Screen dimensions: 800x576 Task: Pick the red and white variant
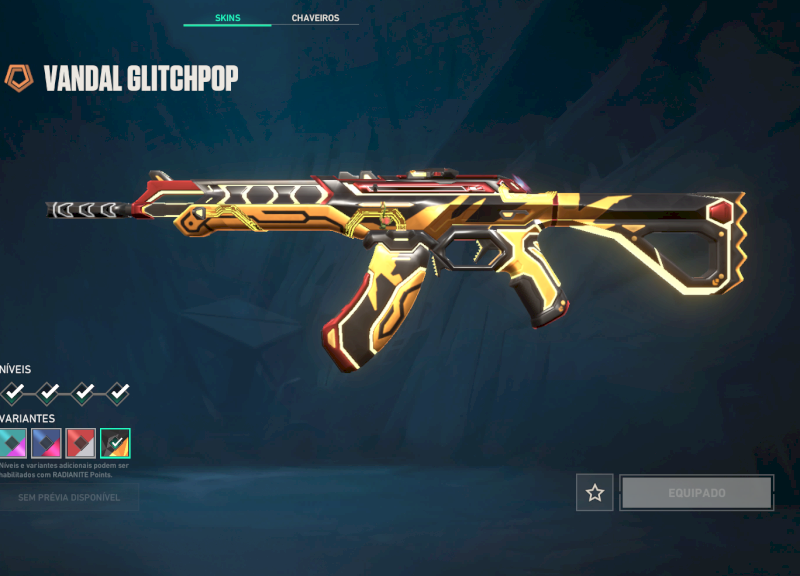click(x=80, y=442)
